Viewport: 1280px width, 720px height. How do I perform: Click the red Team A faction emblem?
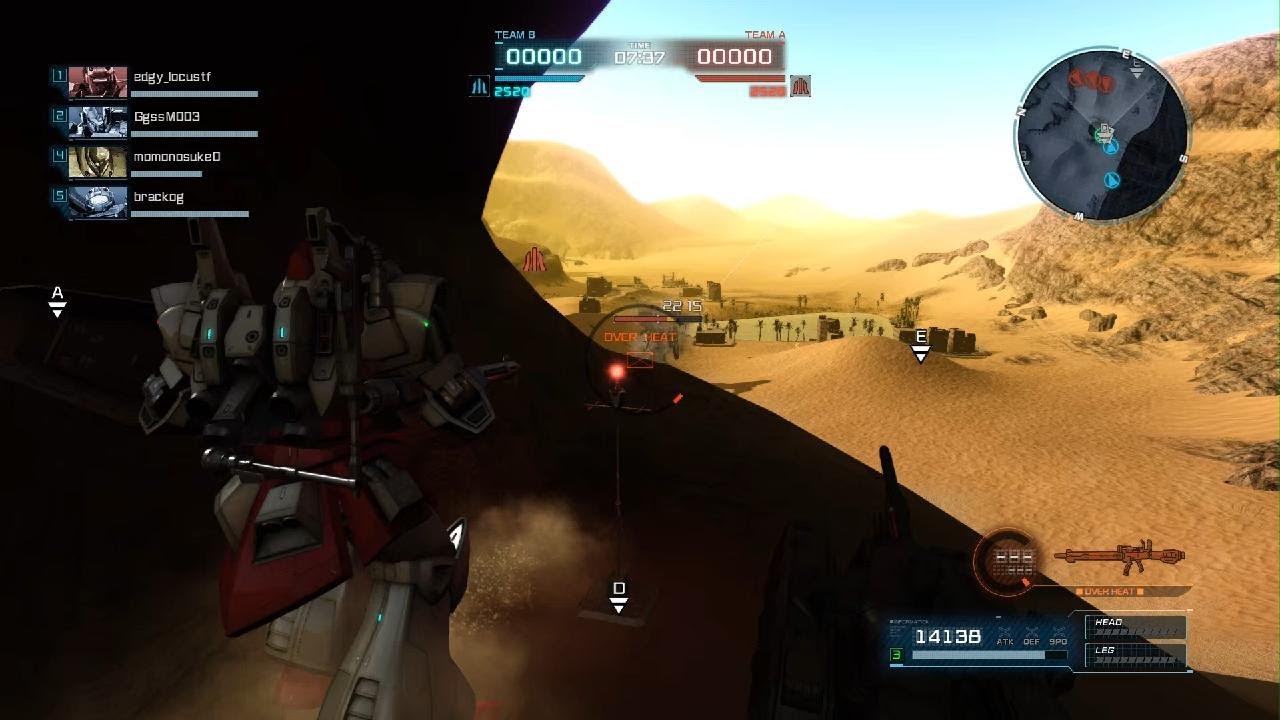coord(800,87)
